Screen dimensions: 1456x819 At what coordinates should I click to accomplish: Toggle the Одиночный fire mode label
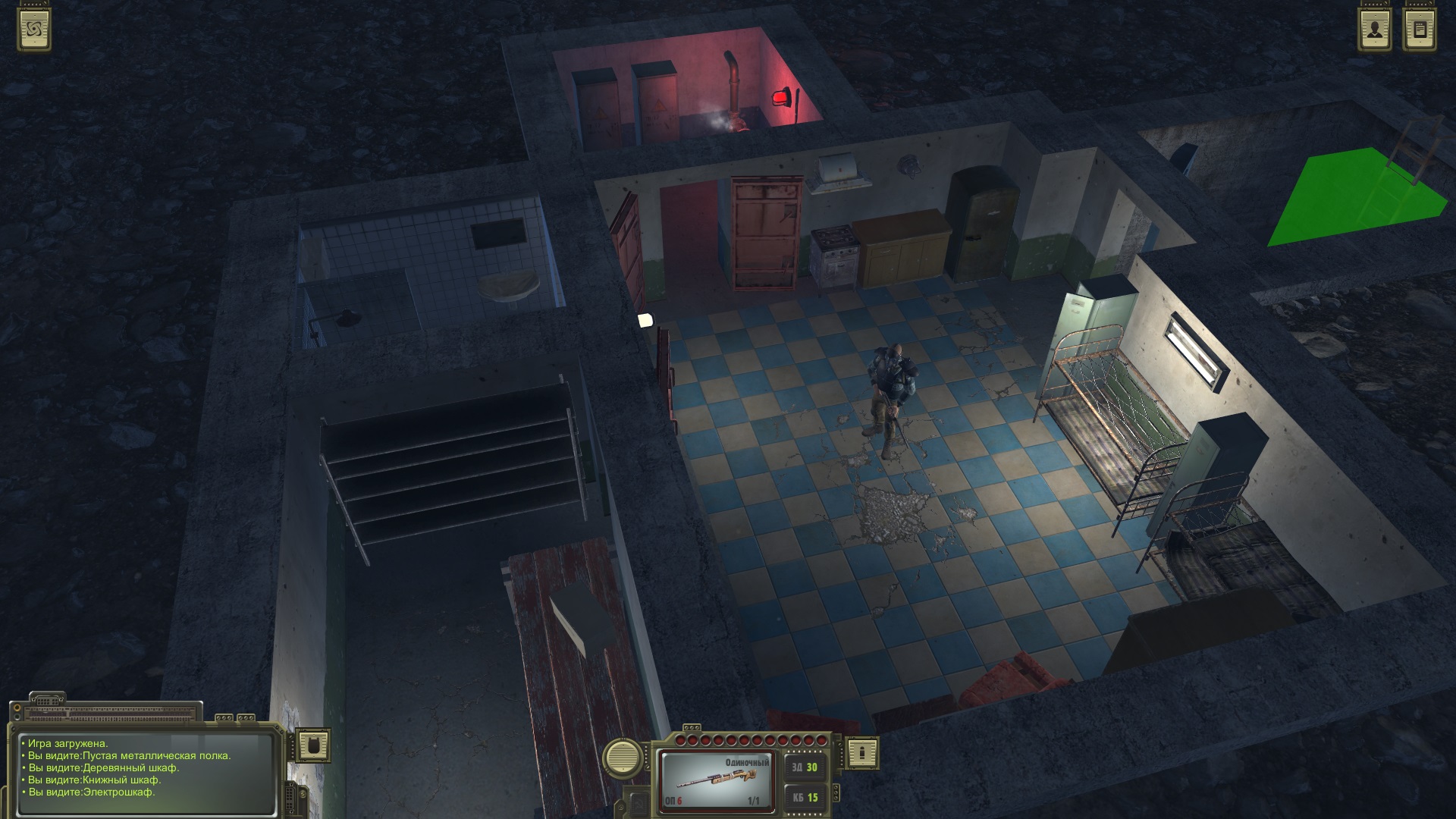(747, 762)
